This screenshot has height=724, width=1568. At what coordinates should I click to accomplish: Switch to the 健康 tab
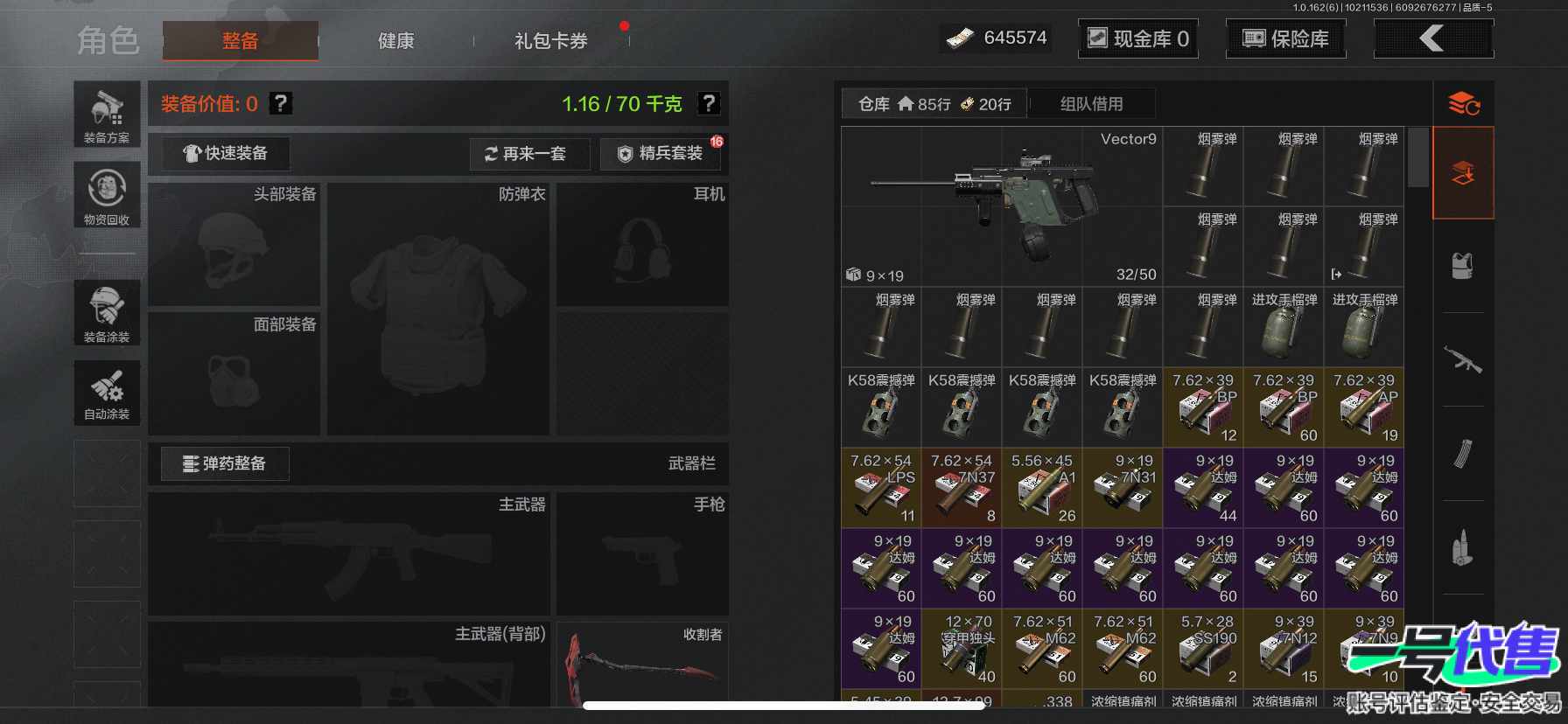[395, 41]
